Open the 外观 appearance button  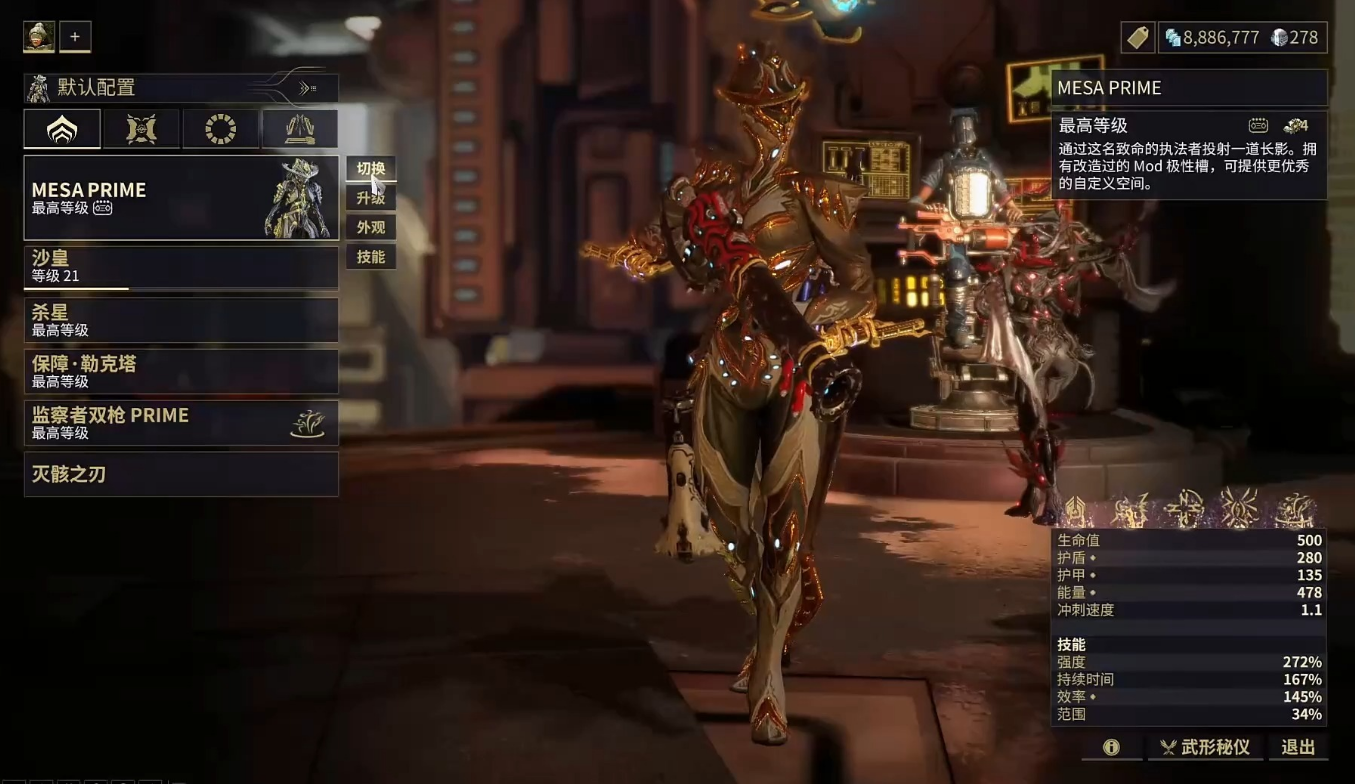pos(371,227)
